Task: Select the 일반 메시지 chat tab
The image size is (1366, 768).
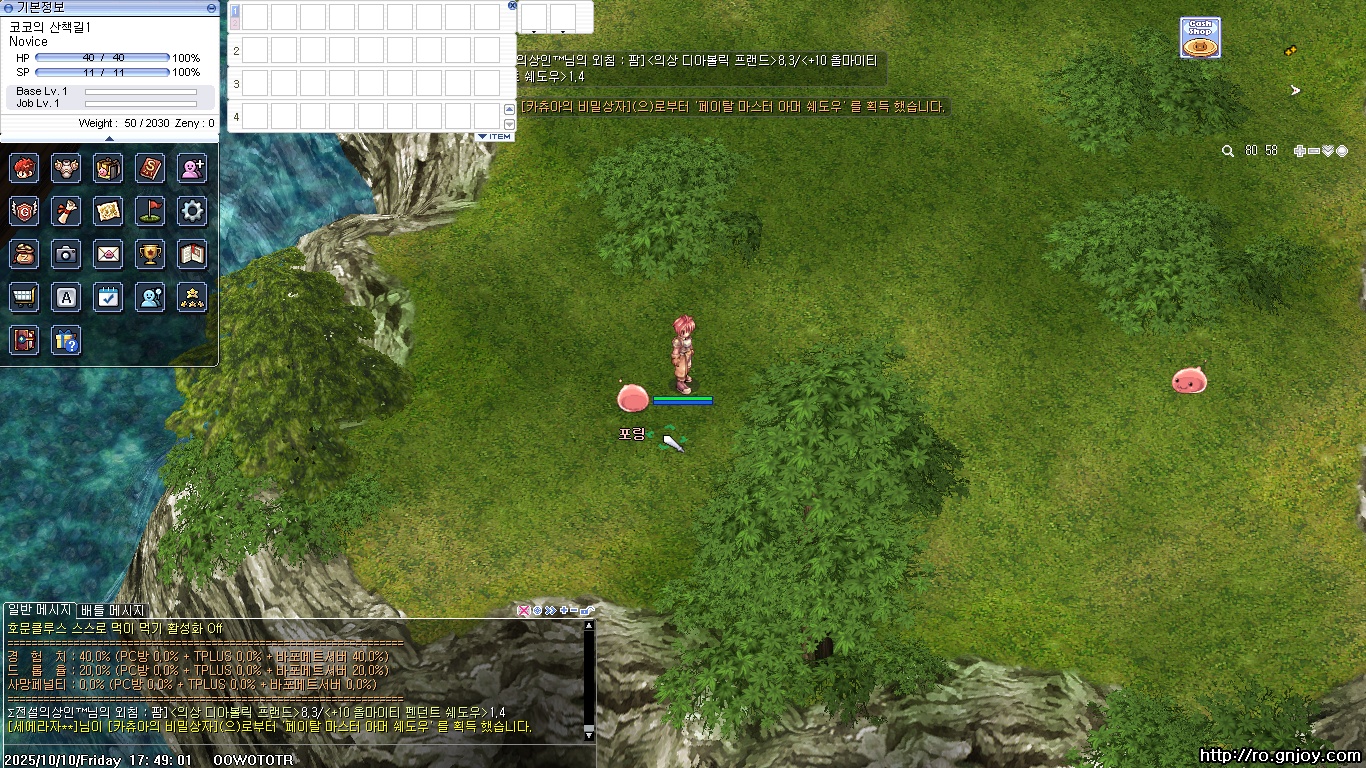Action: (x=38, y=610)
